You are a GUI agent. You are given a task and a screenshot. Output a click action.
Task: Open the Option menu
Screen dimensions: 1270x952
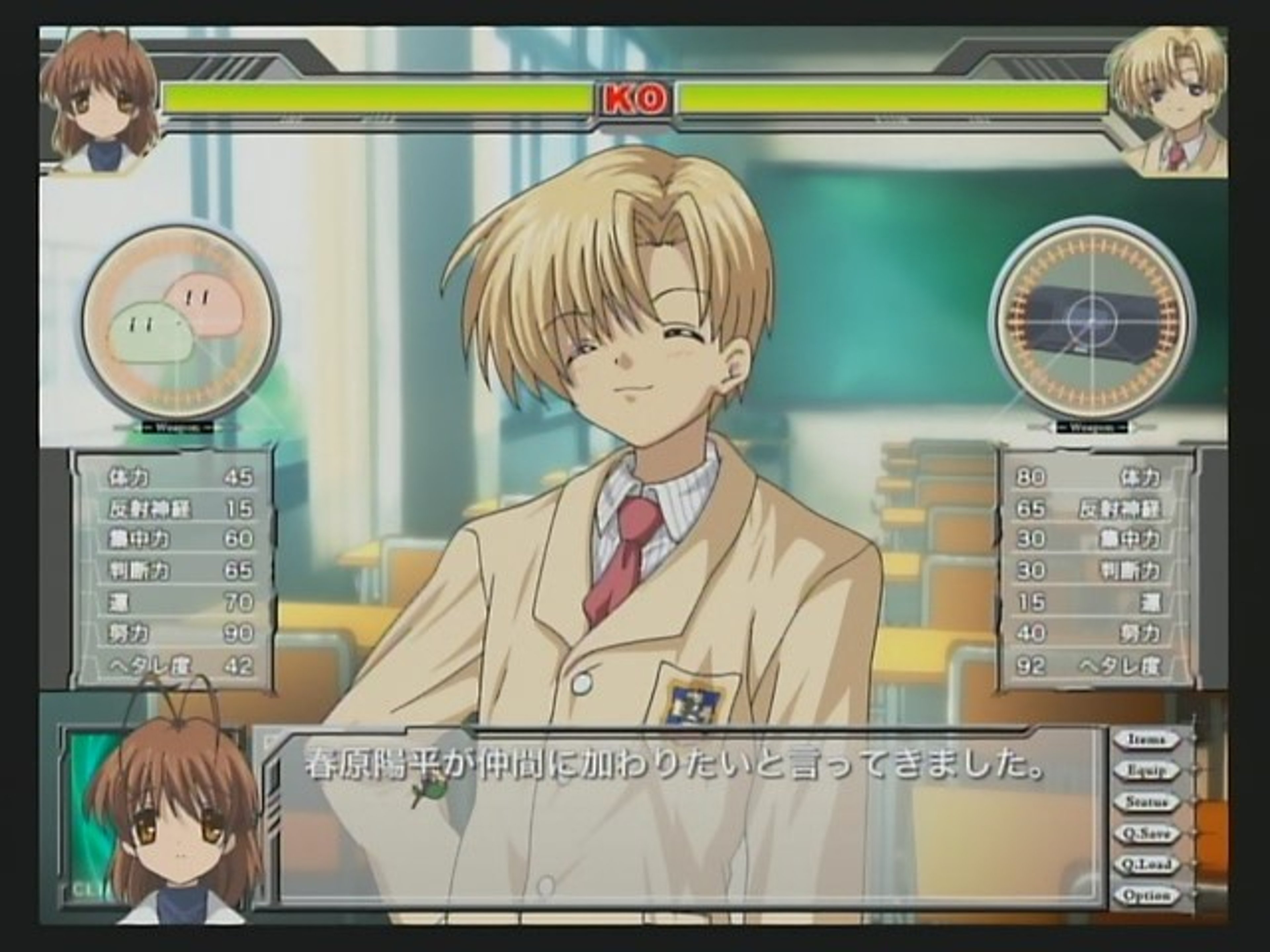1146,895
